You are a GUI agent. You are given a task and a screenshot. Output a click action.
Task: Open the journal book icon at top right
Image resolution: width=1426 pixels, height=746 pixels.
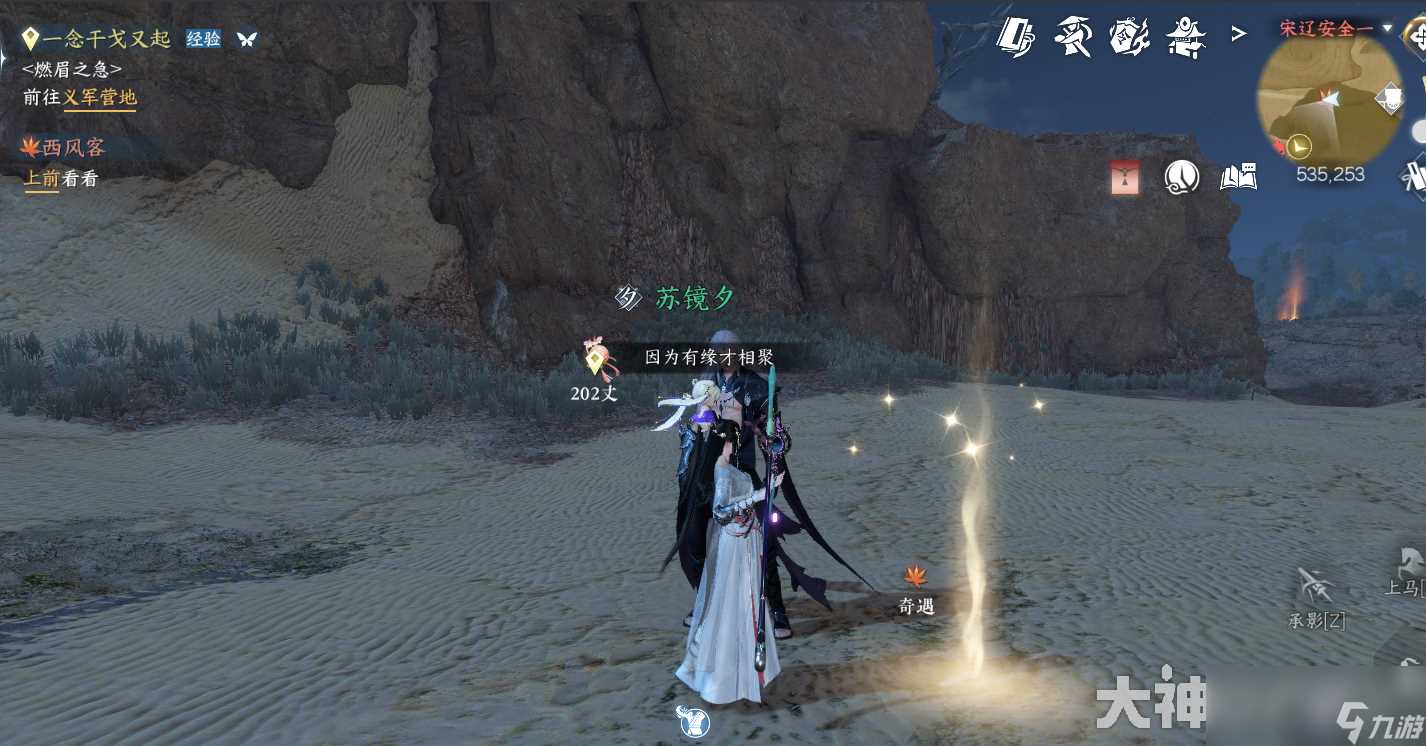tap(1018, 35)
